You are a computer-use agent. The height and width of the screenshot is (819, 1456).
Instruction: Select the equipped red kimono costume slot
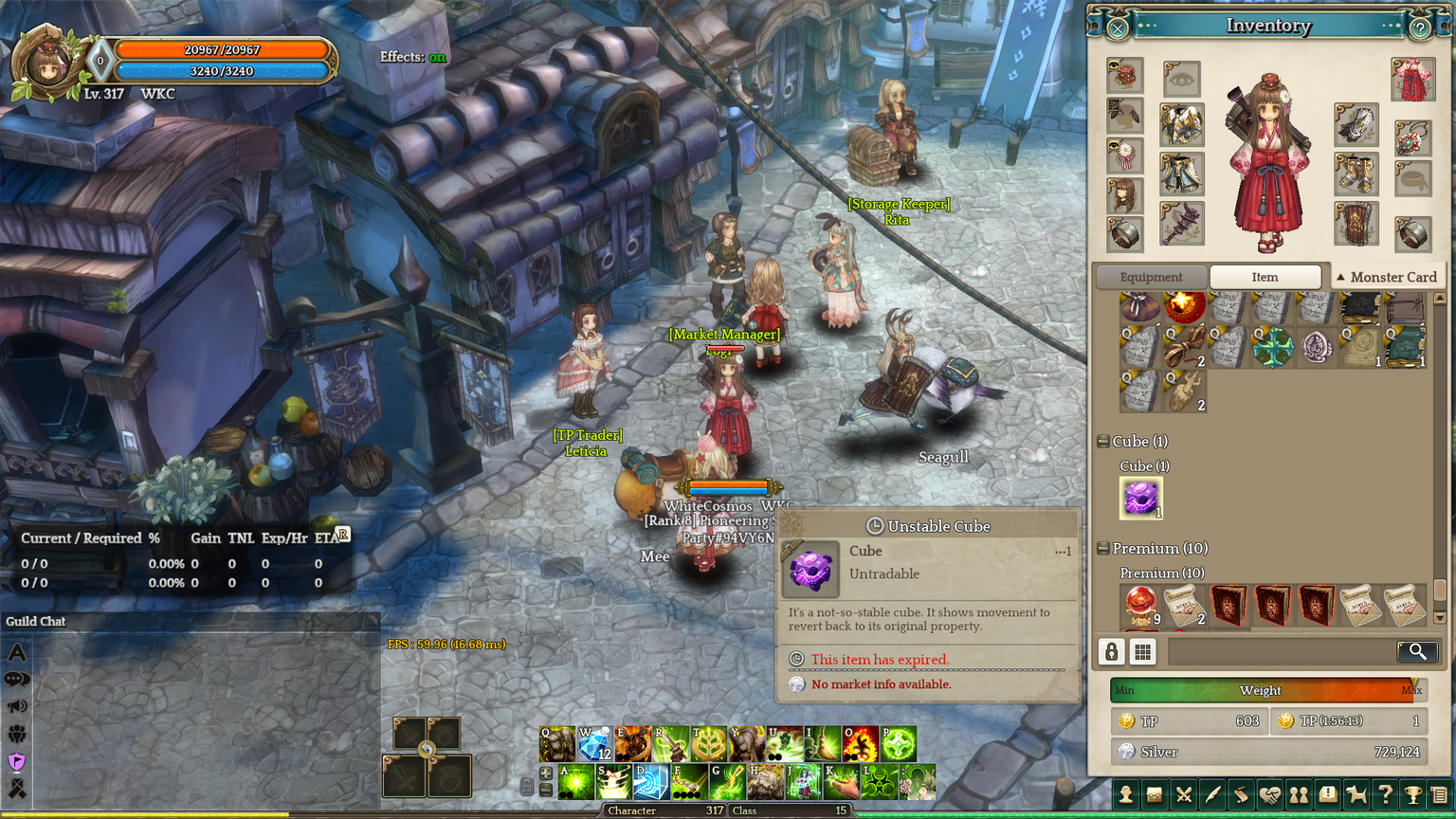click(x=1412, y=80)
